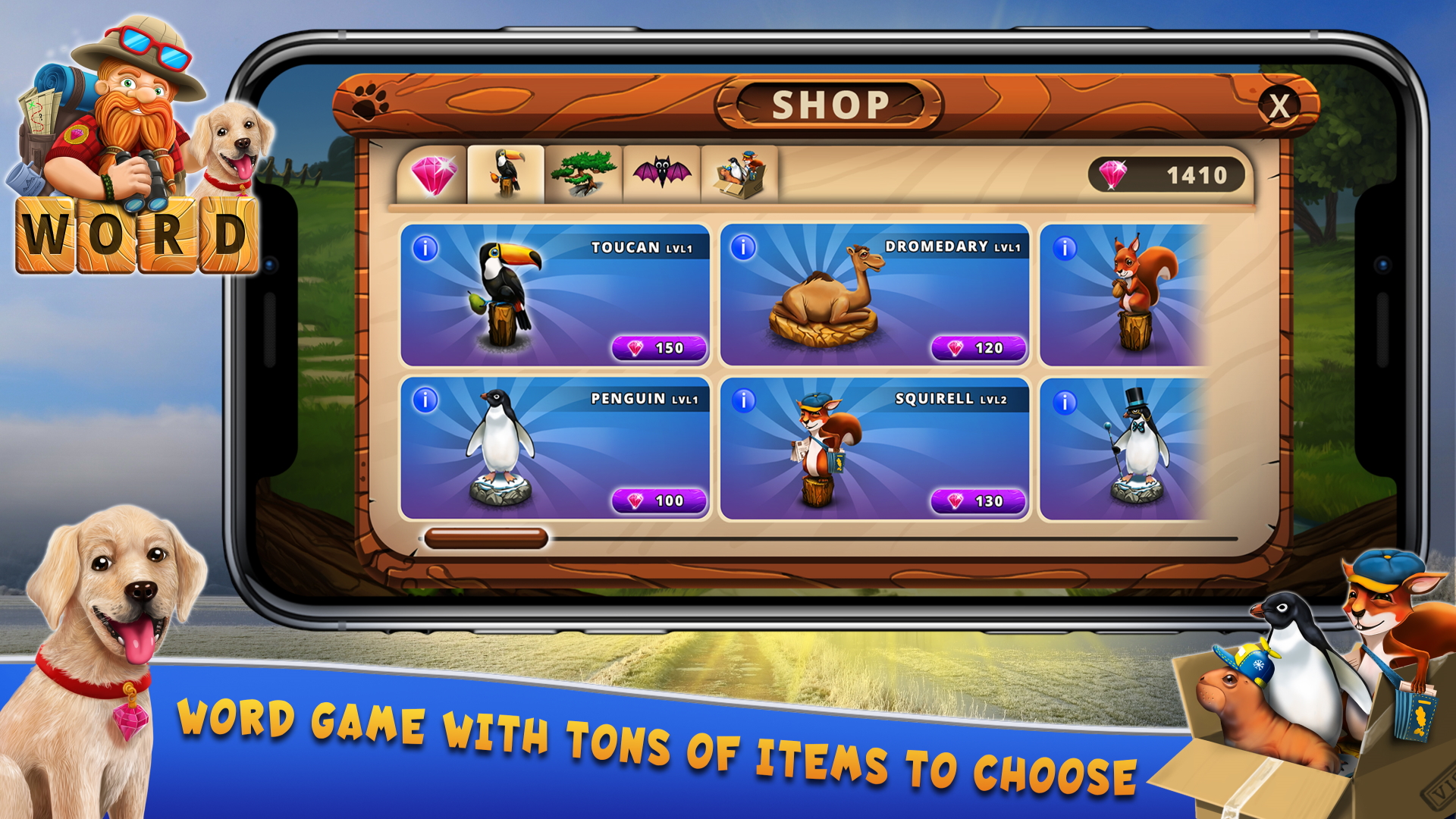Buy the Dromedary for 120 gems

(x=978, y=348)
